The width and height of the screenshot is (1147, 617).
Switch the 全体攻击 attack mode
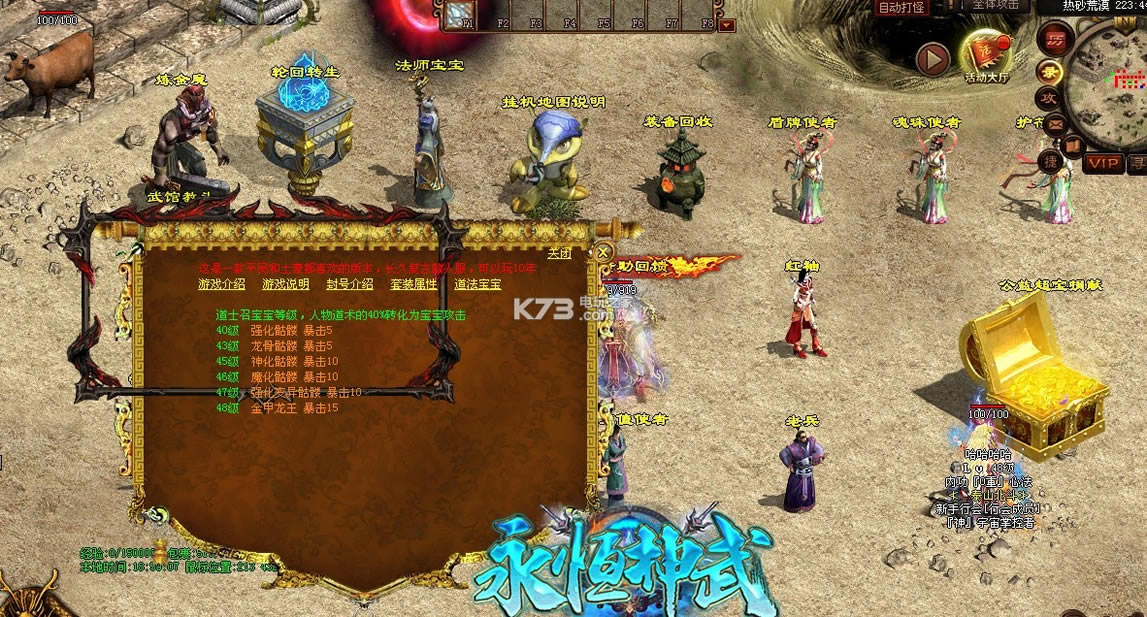click(x=995, y=5)
